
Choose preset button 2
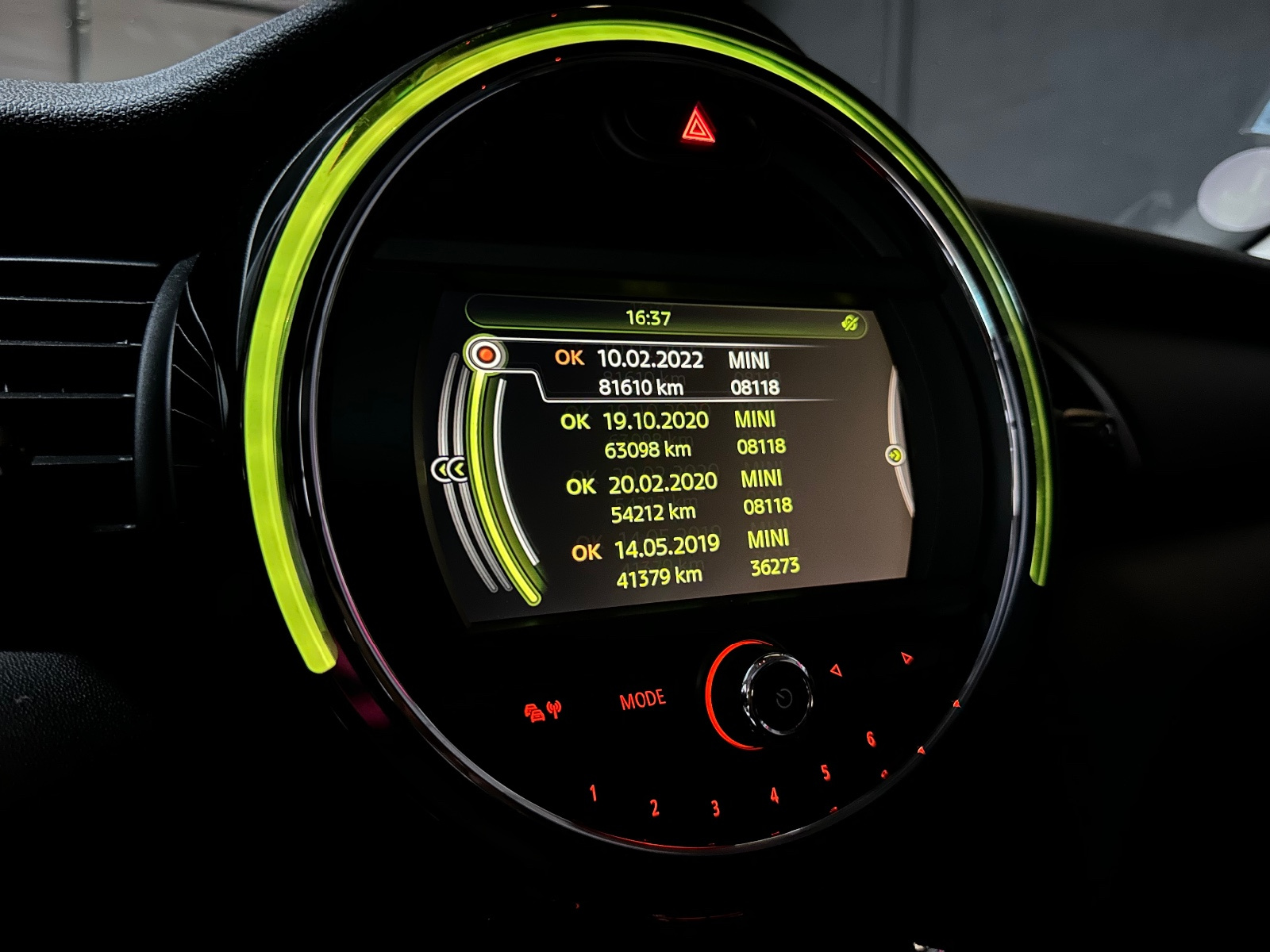654,808
